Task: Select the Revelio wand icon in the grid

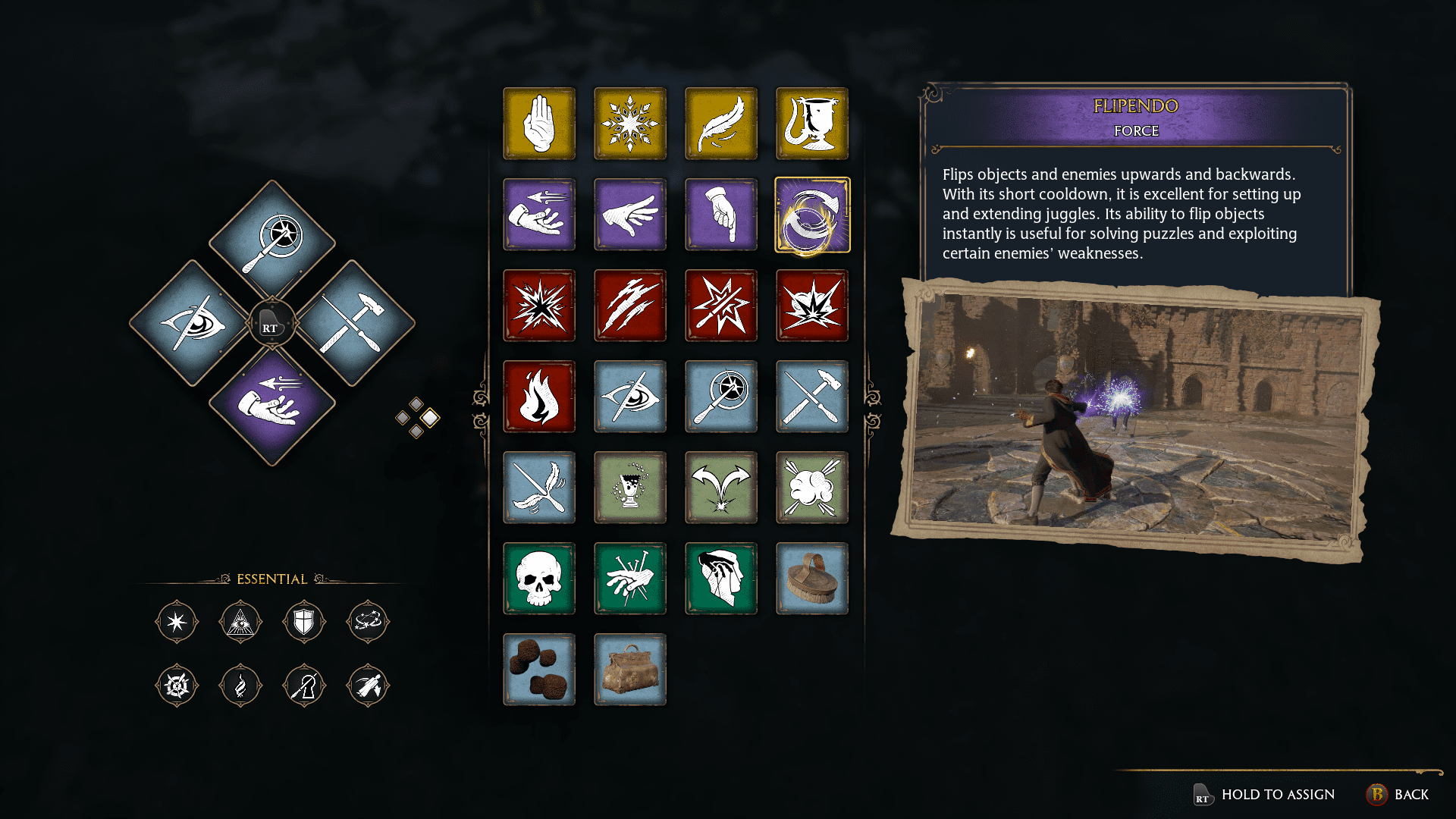Action: (x=721, y=397)
